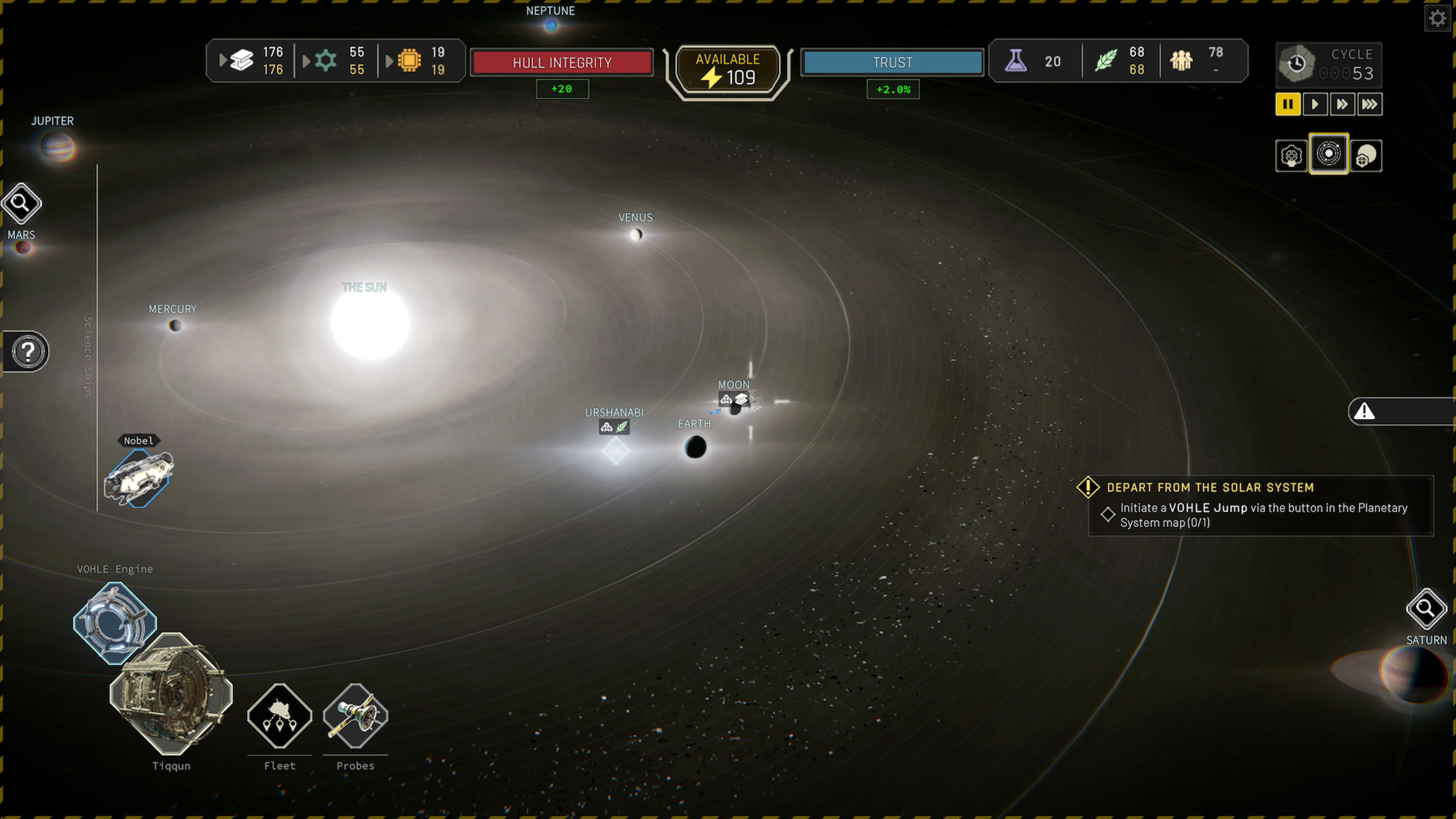Viewport: 1456px width, 819px height.
Task: Expand the electronics resource breakdown
Action: (x=389, y=61)
